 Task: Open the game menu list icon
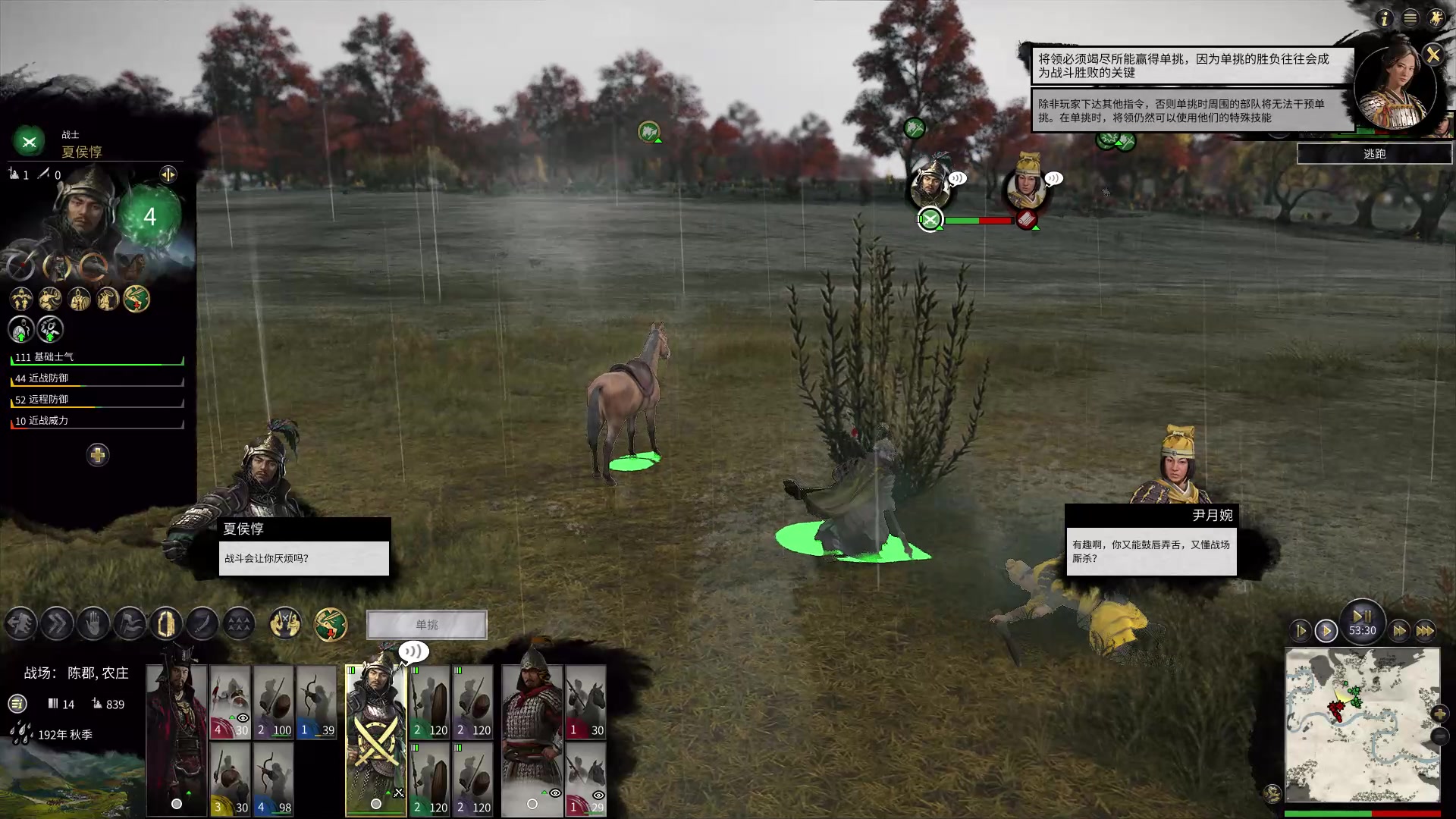click(x=1410, y=18)
